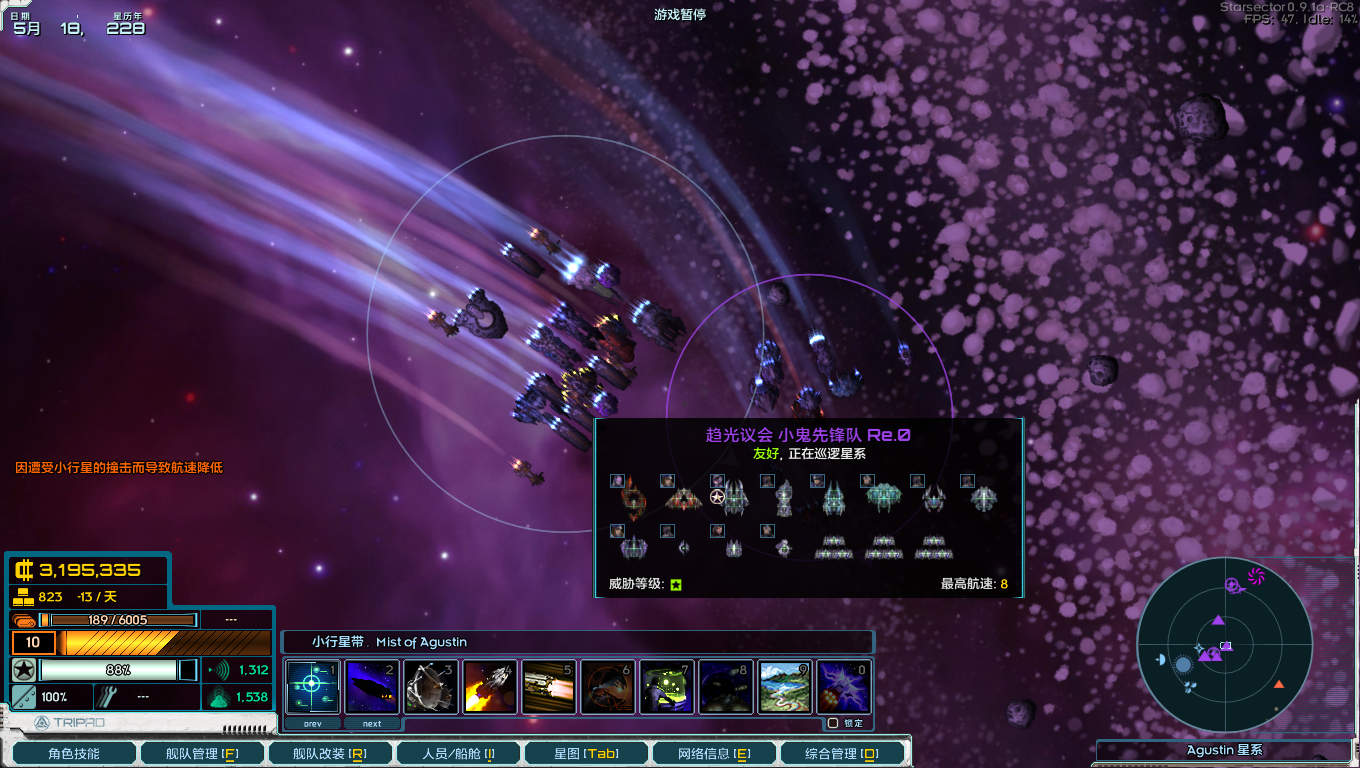Open the 角色技能 character skills screen
This screenshot has width=1360, height=768.
74,752
